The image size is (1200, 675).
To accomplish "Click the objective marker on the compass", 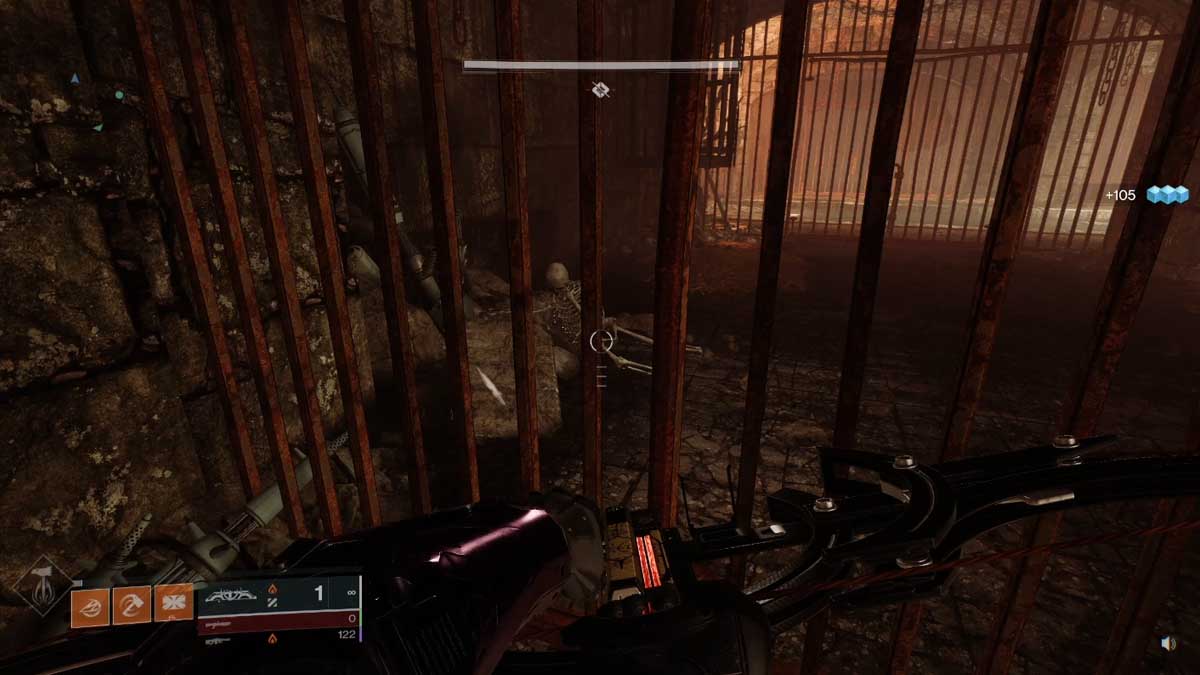I will pyautogui.click(x=600, y=90).
